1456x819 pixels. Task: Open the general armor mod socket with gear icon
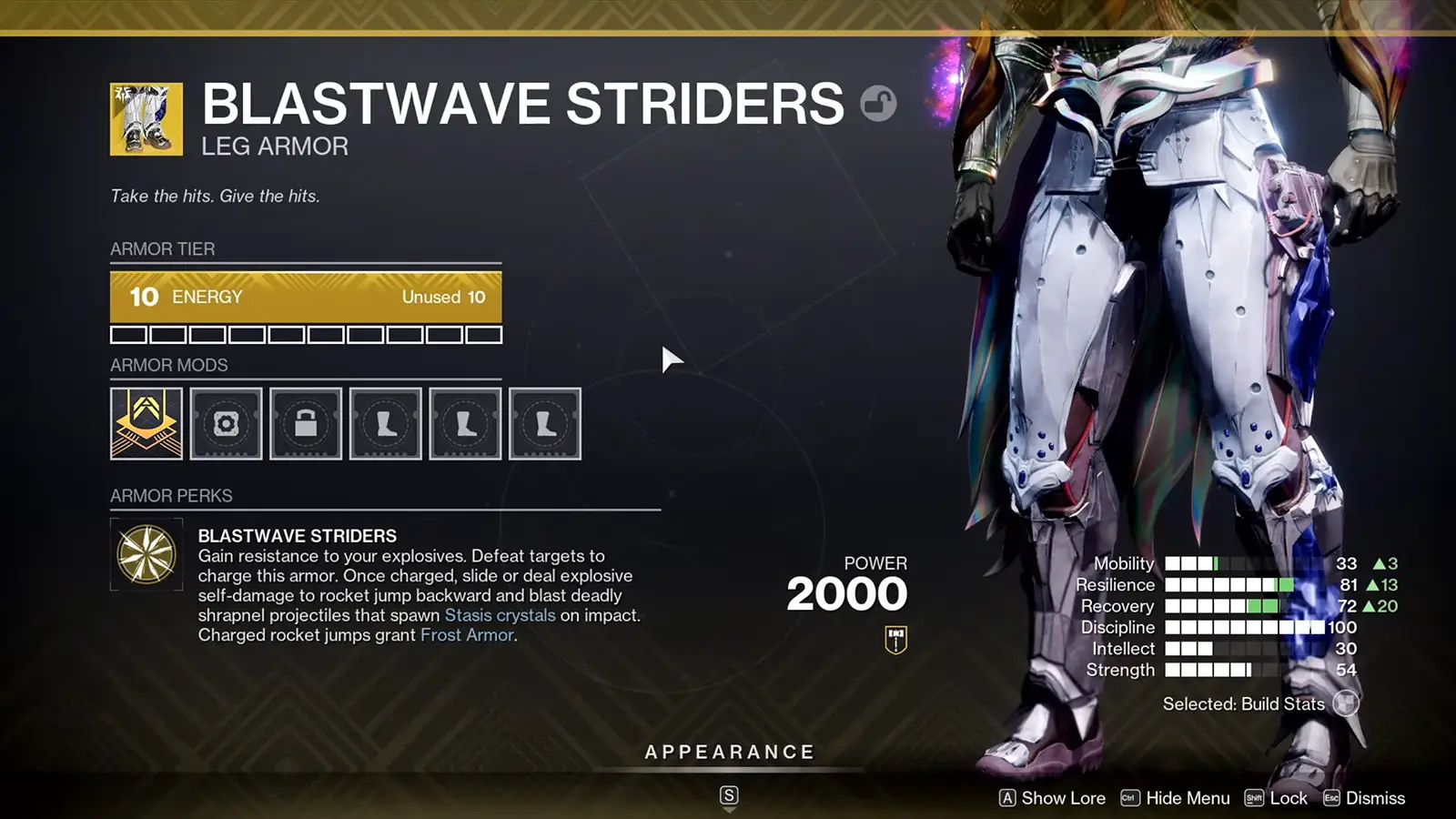point(226,423)
